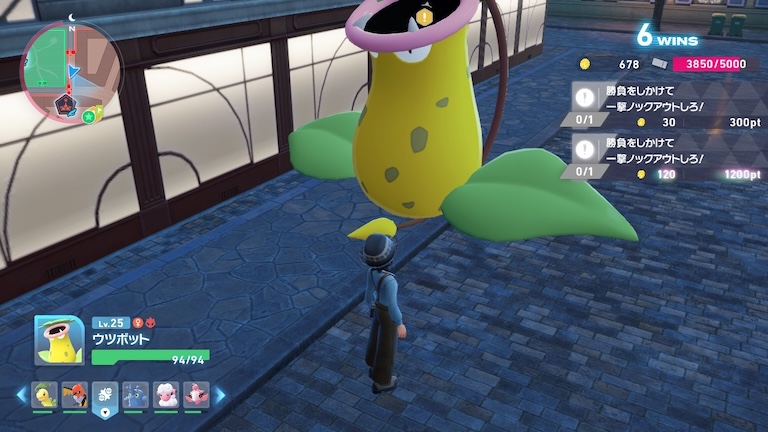Open the circular minimap
Image resolution: width=768 pixels, height=432 pixels.
71,69
